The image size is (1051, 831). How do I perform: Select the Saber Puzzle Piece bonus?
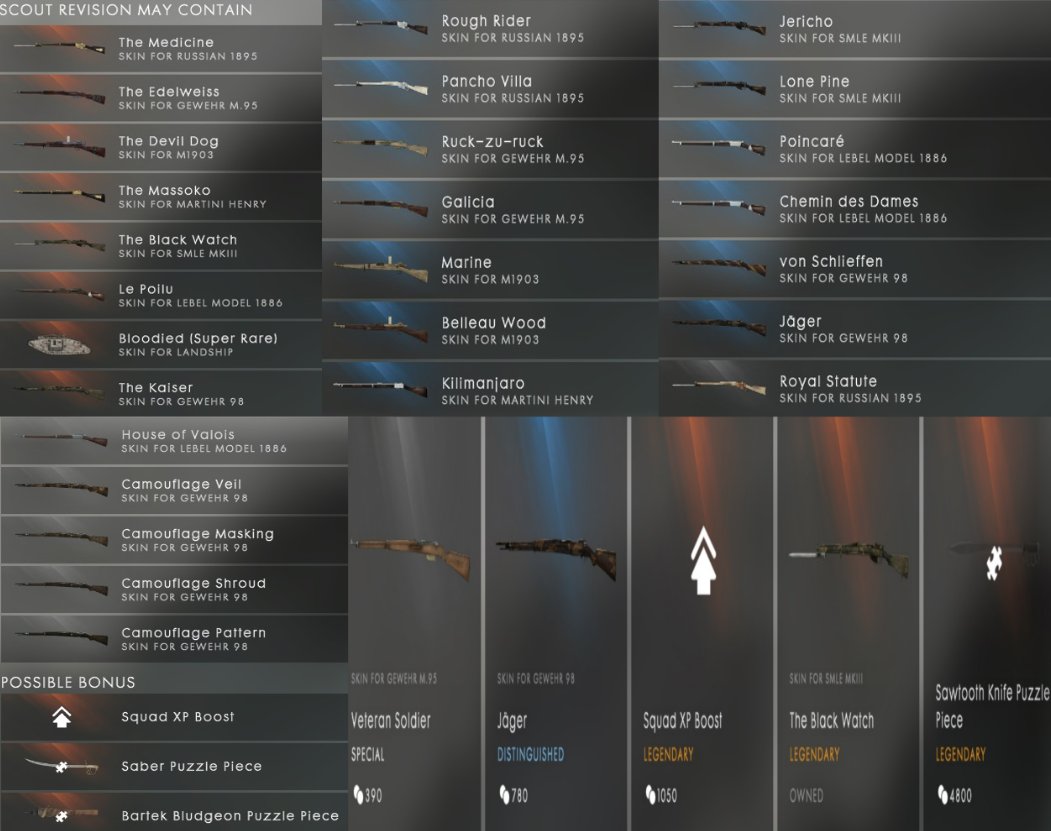(x=174, y=766)
